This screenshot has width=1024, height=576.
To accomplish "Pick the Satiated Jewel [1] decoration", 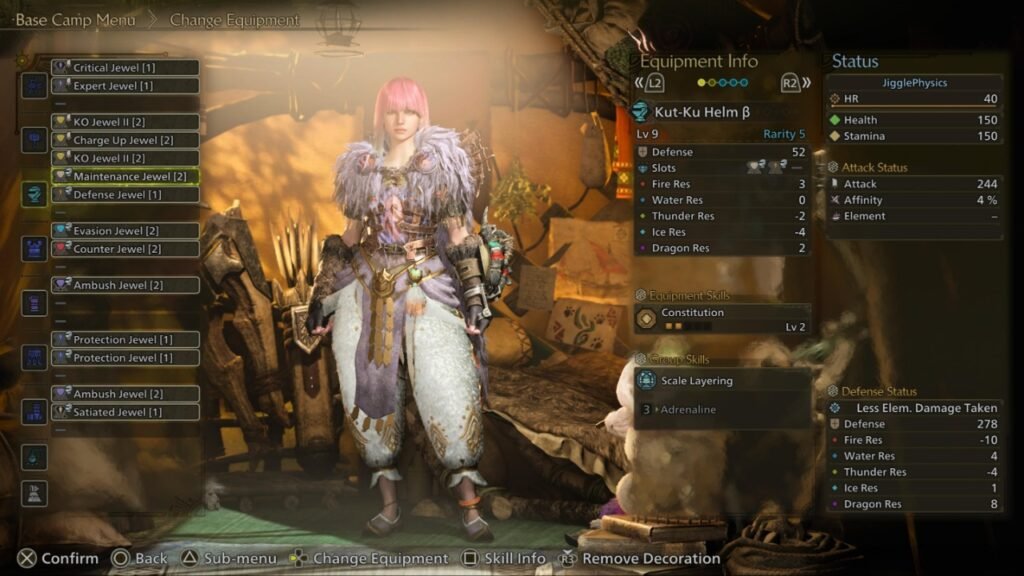I will pyautogui.click(x=125, y=412).
